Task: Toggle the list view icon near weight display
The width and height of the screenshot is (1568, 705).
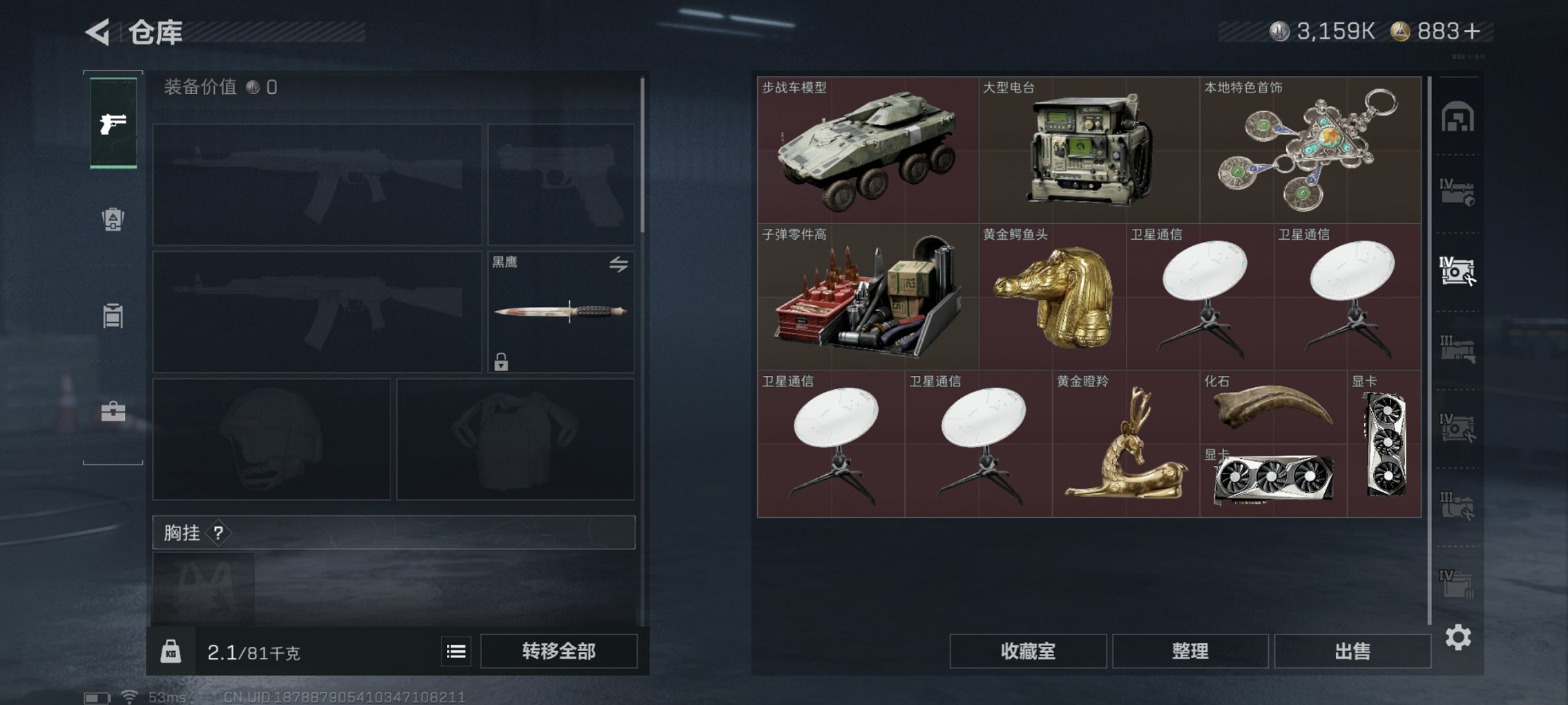Action: click(456, 651)
